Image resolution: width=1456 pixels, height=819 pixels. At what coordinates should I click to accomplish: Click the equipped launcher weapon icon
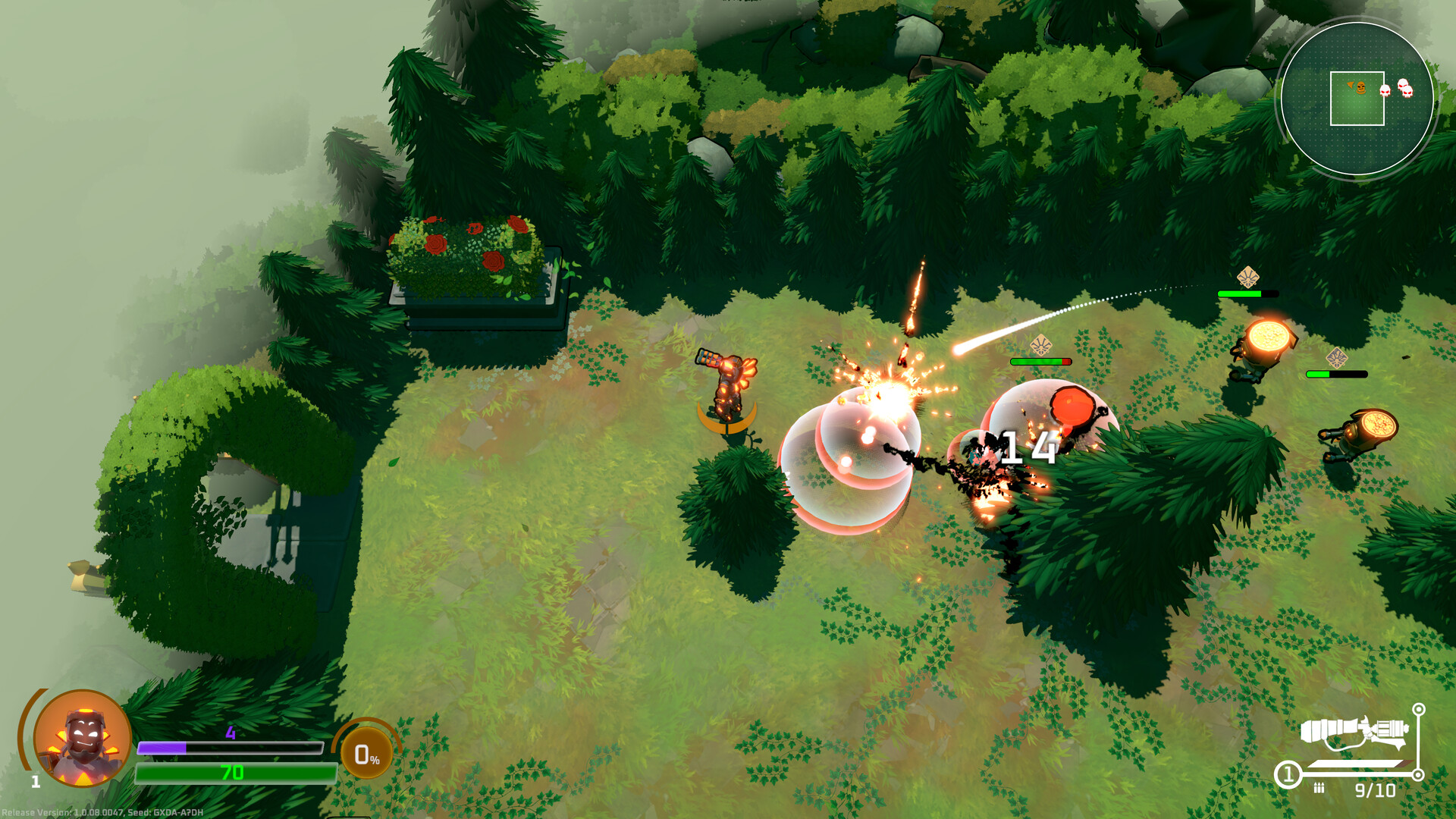[1354, 733]
